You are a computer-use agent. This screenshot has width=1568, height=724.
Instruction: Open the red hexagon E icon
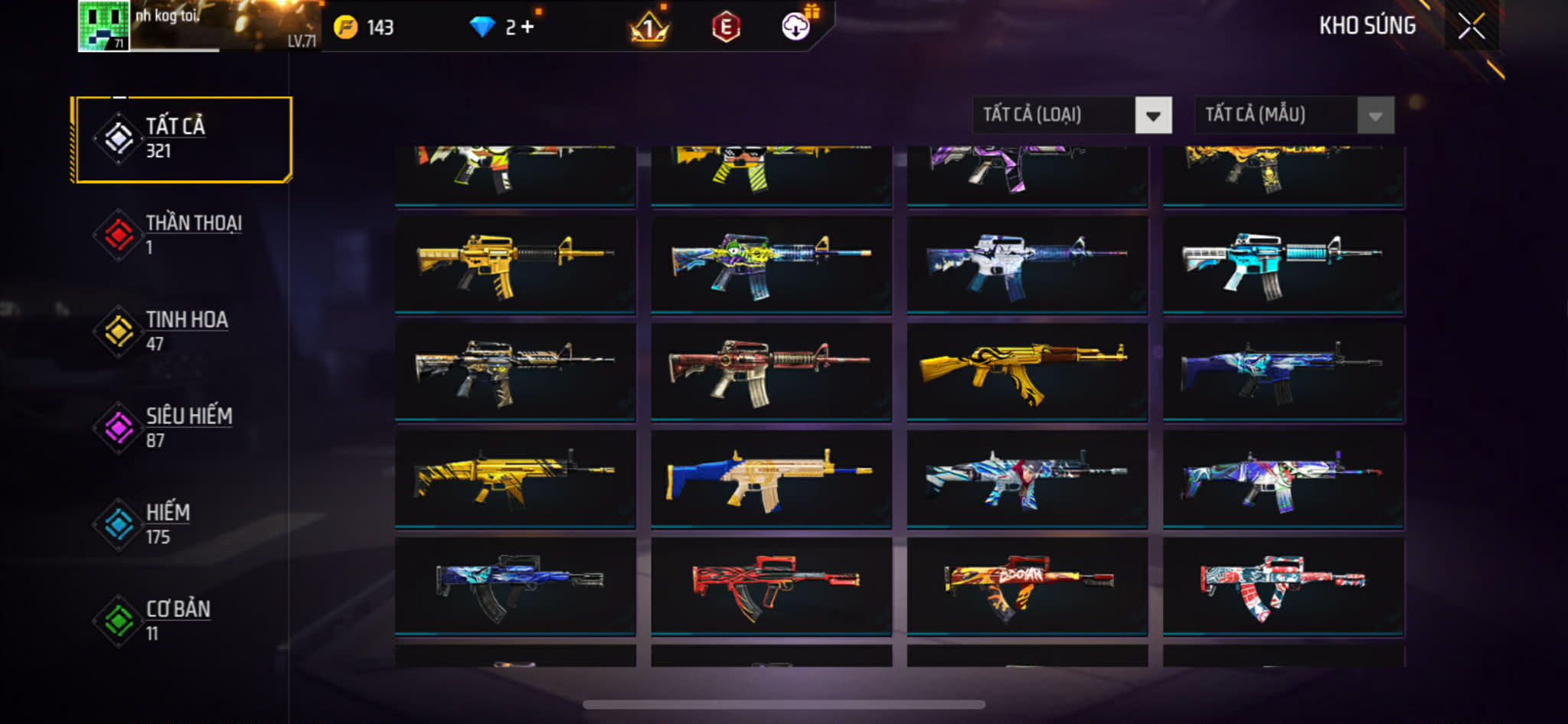click(726, 28)
